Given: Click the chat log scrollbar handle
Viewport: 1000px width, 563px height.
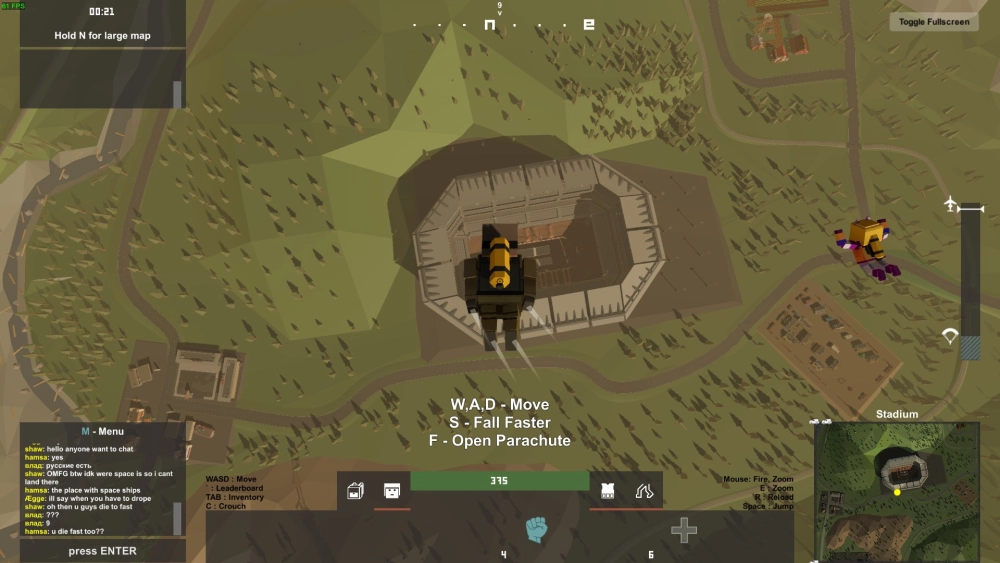Looking at the screenshot, I should [178, 518].
